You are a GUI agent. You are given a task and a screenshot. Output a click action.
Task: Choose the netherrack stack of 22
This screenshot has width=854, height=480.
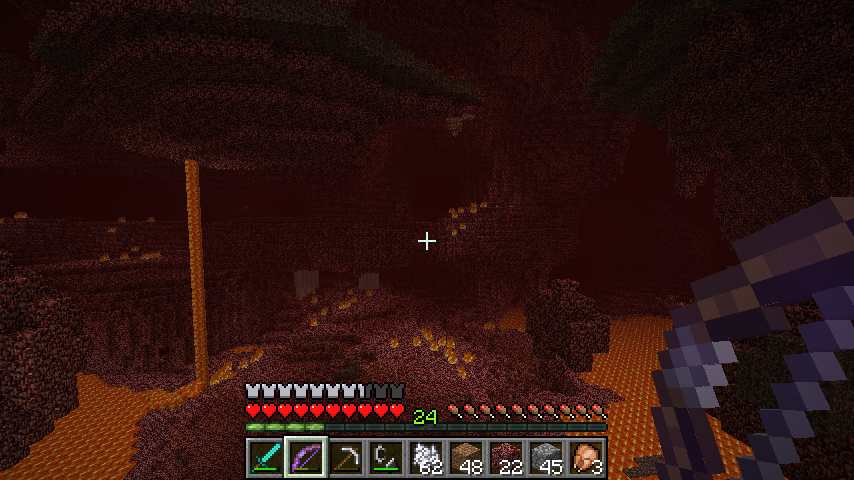tap(505, 458)
